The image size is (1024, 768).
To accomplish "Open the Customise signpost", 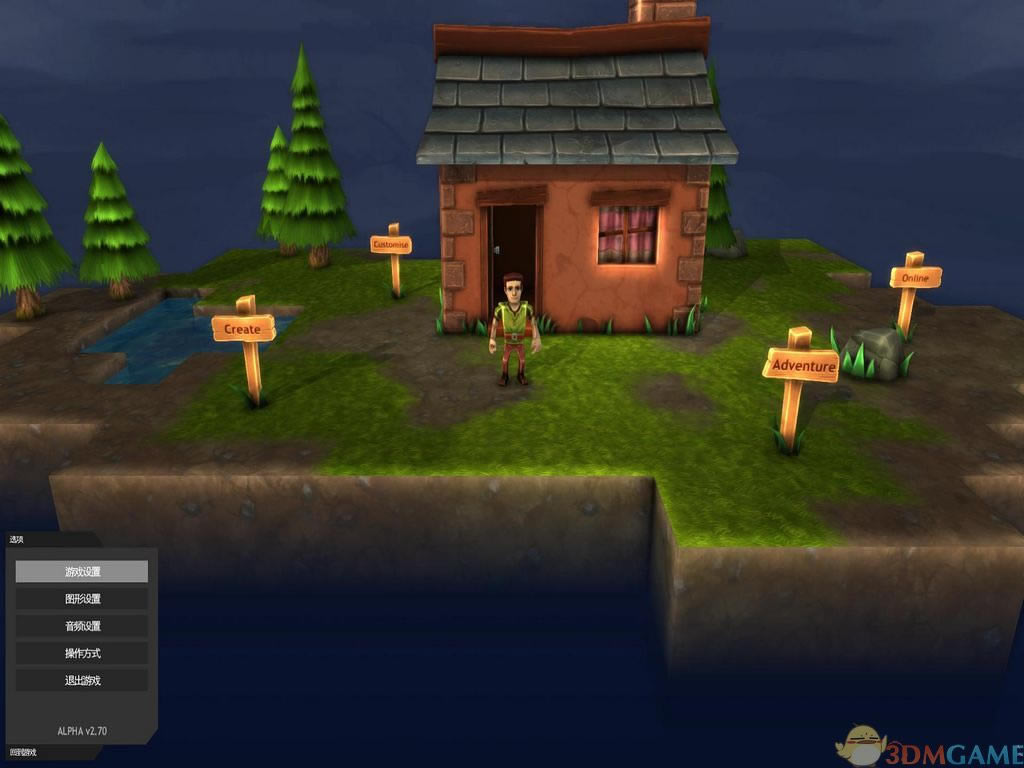I will [390, 245].
